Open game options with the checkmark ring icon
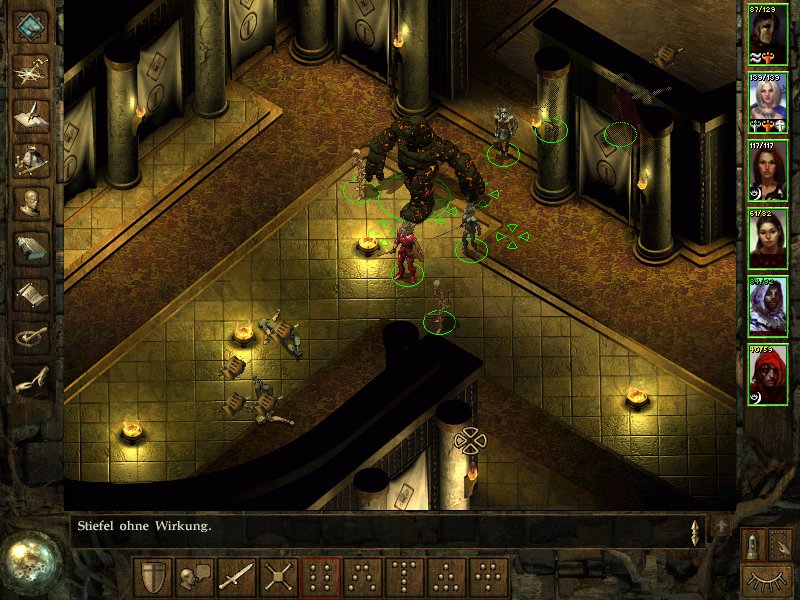 32,337
